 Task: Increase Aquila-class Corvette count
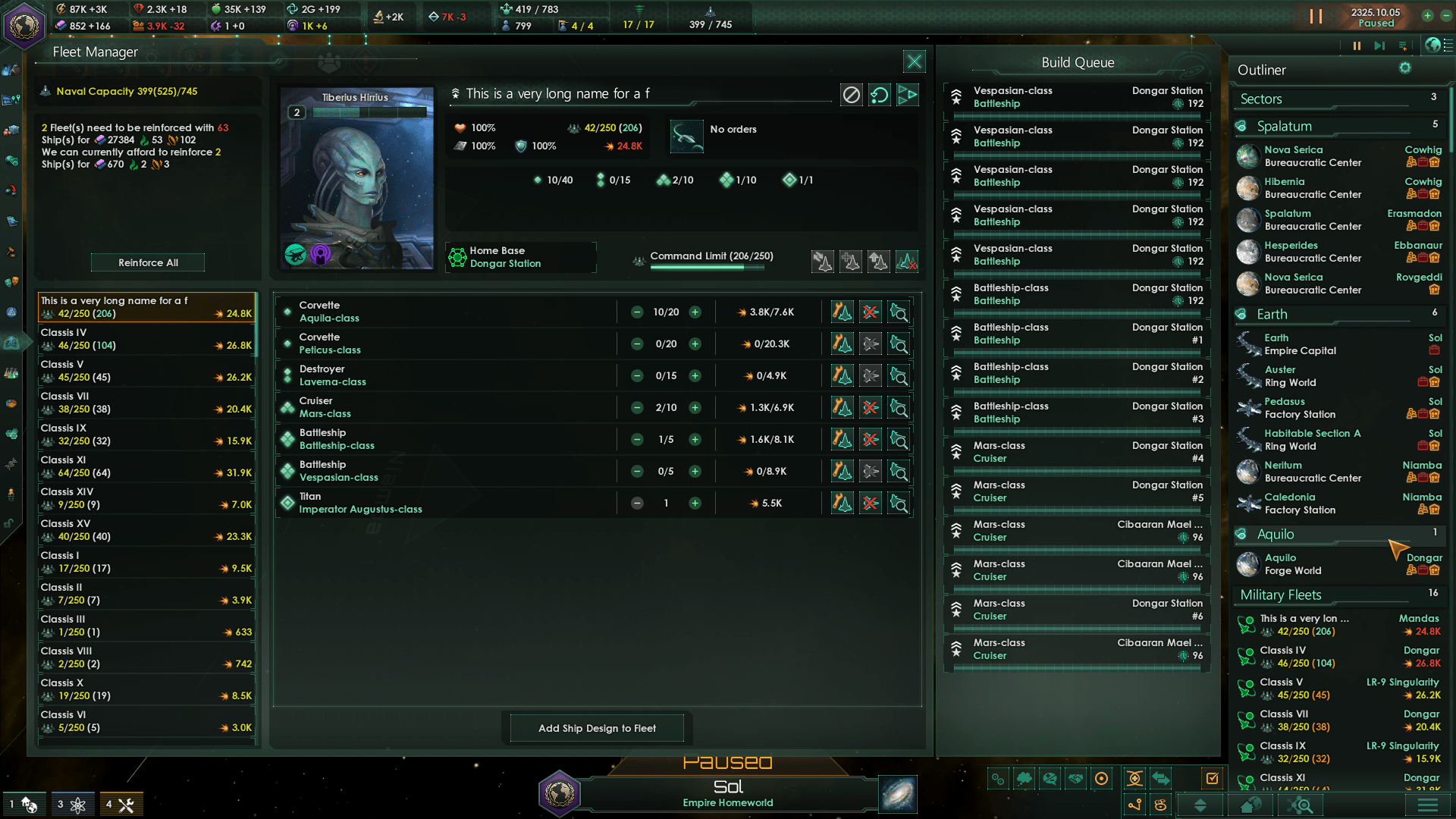click(x=695, y=312)
